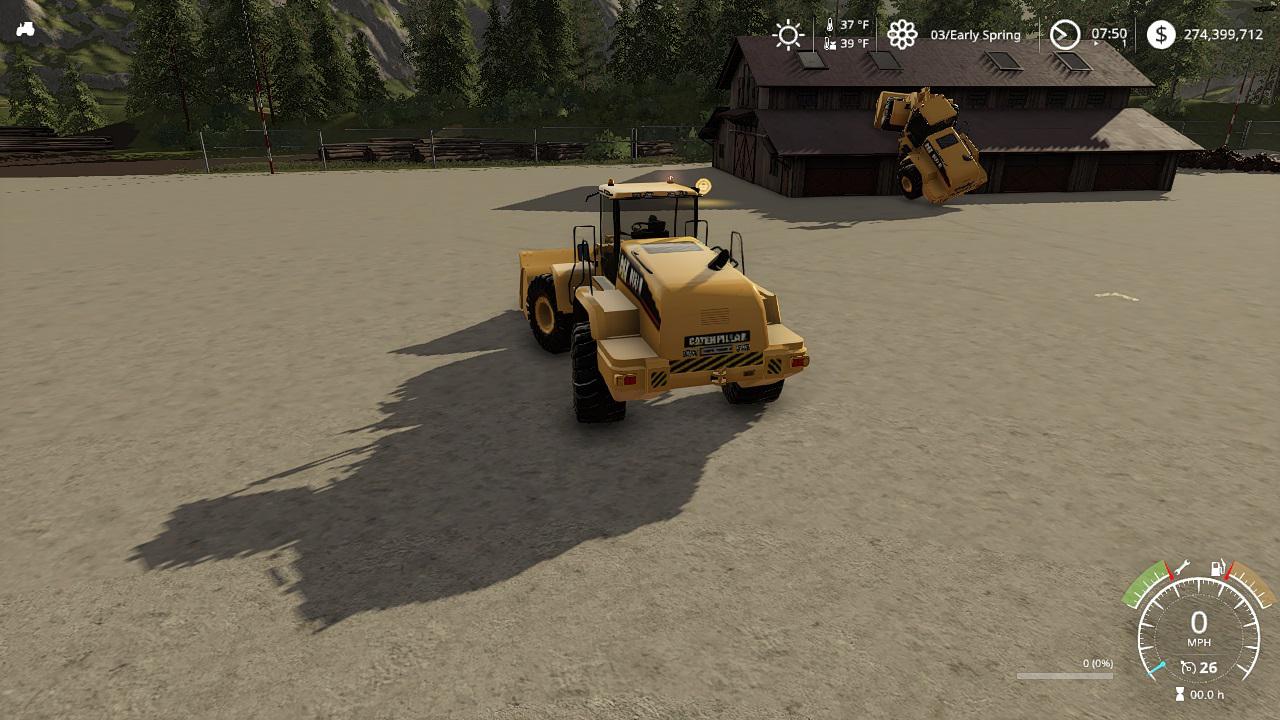The height and width of the screenshot is (720, 1280).
Task: Click the Early Spring season flower icon
Action: [902, 35]
